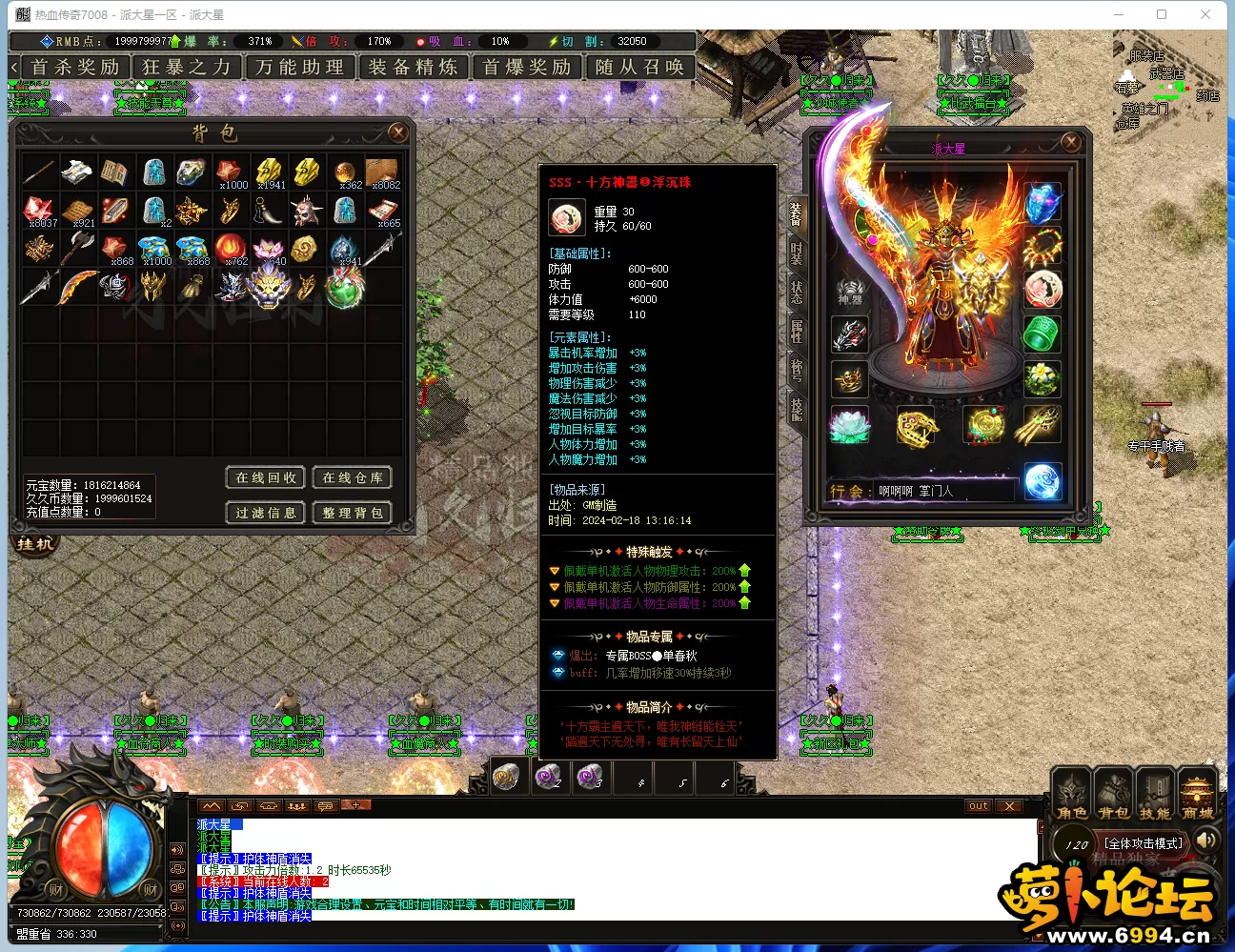This screenshot has height=952, width=1235.
Task: Click the 在线回收 button
Action: pyautogui.click(x=266, y=477)
